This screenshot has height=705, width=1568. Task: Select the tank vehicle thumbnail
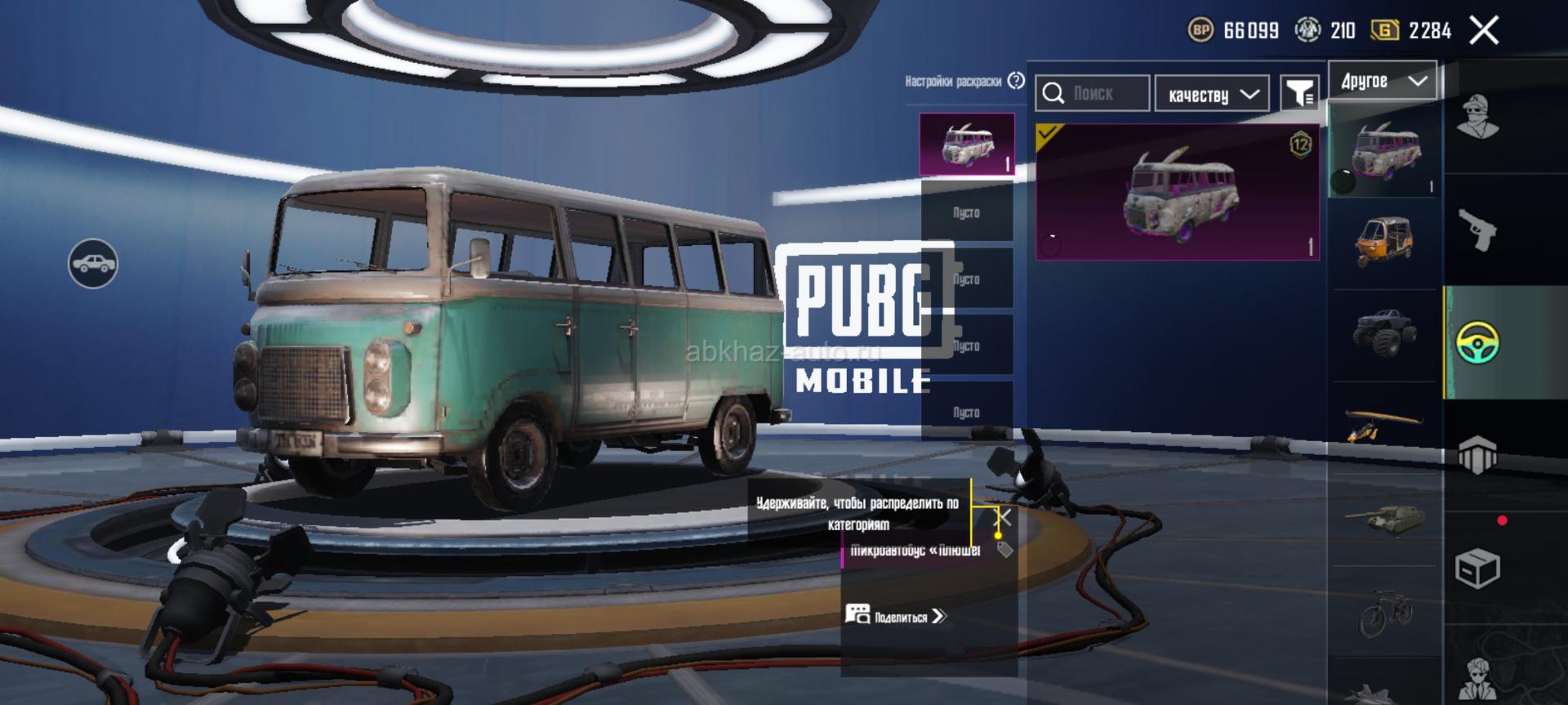(x=1383, y=519)
